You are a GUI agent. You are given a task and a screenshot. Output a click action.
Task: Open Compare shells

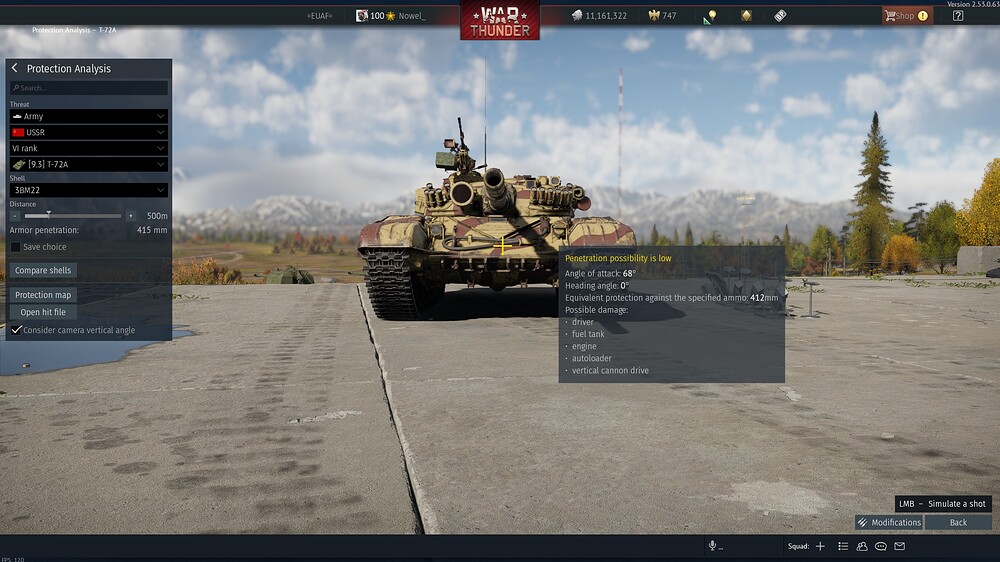point(43,271)
